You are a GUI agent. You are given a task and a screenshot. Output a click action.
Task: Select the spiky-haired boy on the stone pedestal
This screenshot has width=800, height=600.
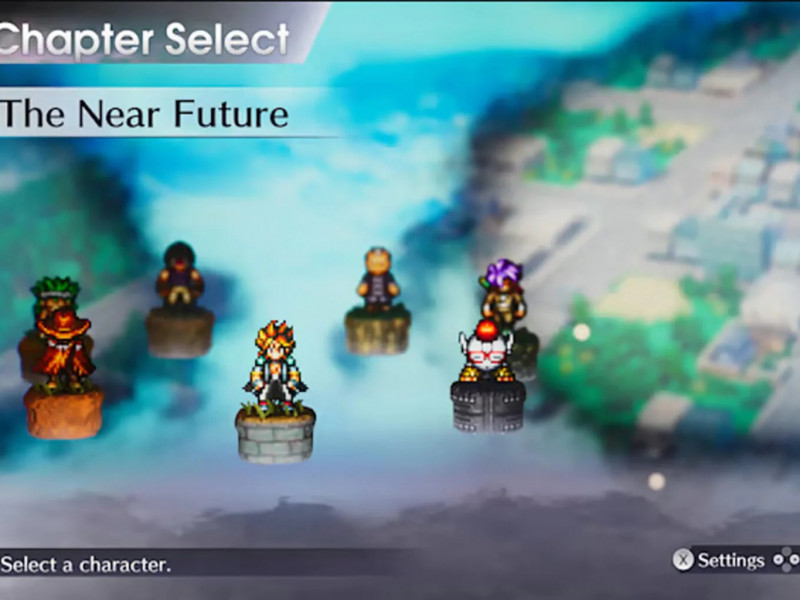click(273, 367)
